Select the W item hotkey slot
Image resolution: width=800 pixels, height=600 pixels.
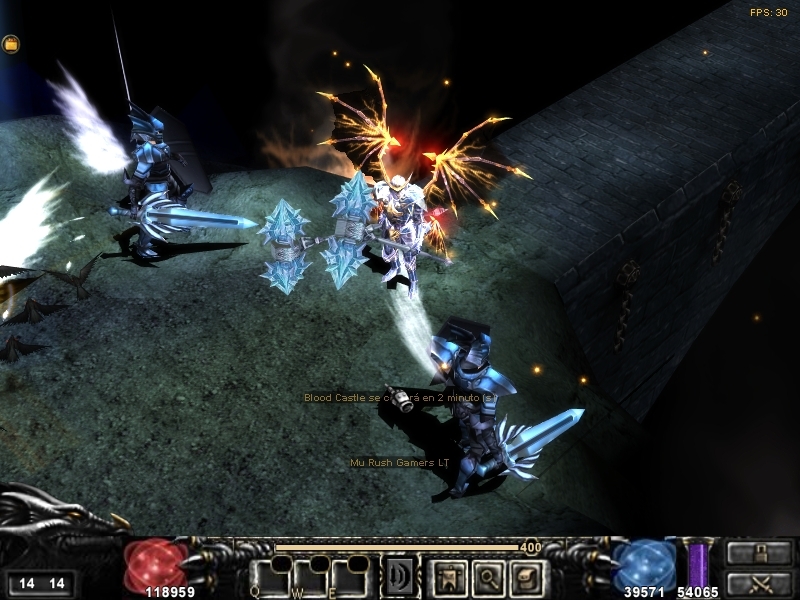tap(310, 578)
